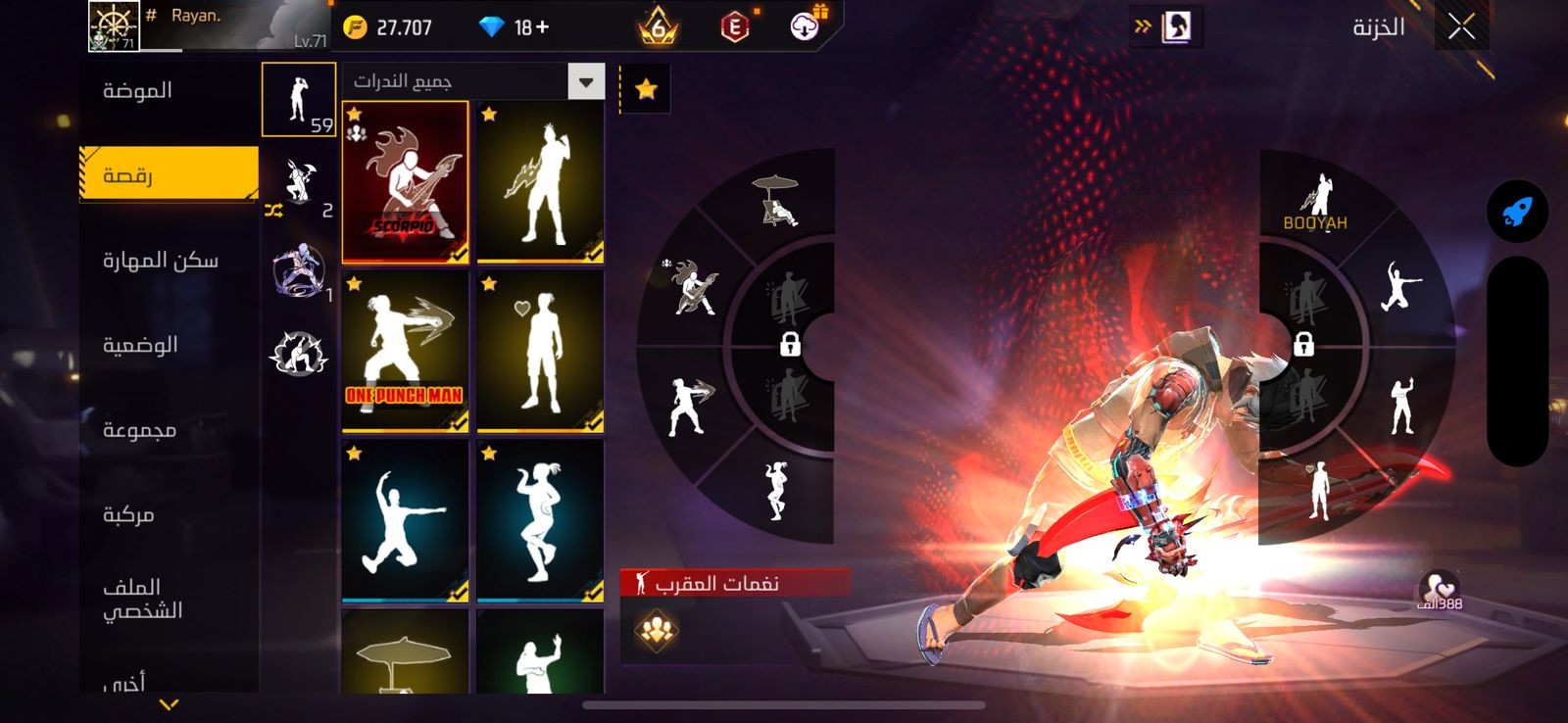
Task: Open the Rayan player profile banner
Action: (208, 26)
